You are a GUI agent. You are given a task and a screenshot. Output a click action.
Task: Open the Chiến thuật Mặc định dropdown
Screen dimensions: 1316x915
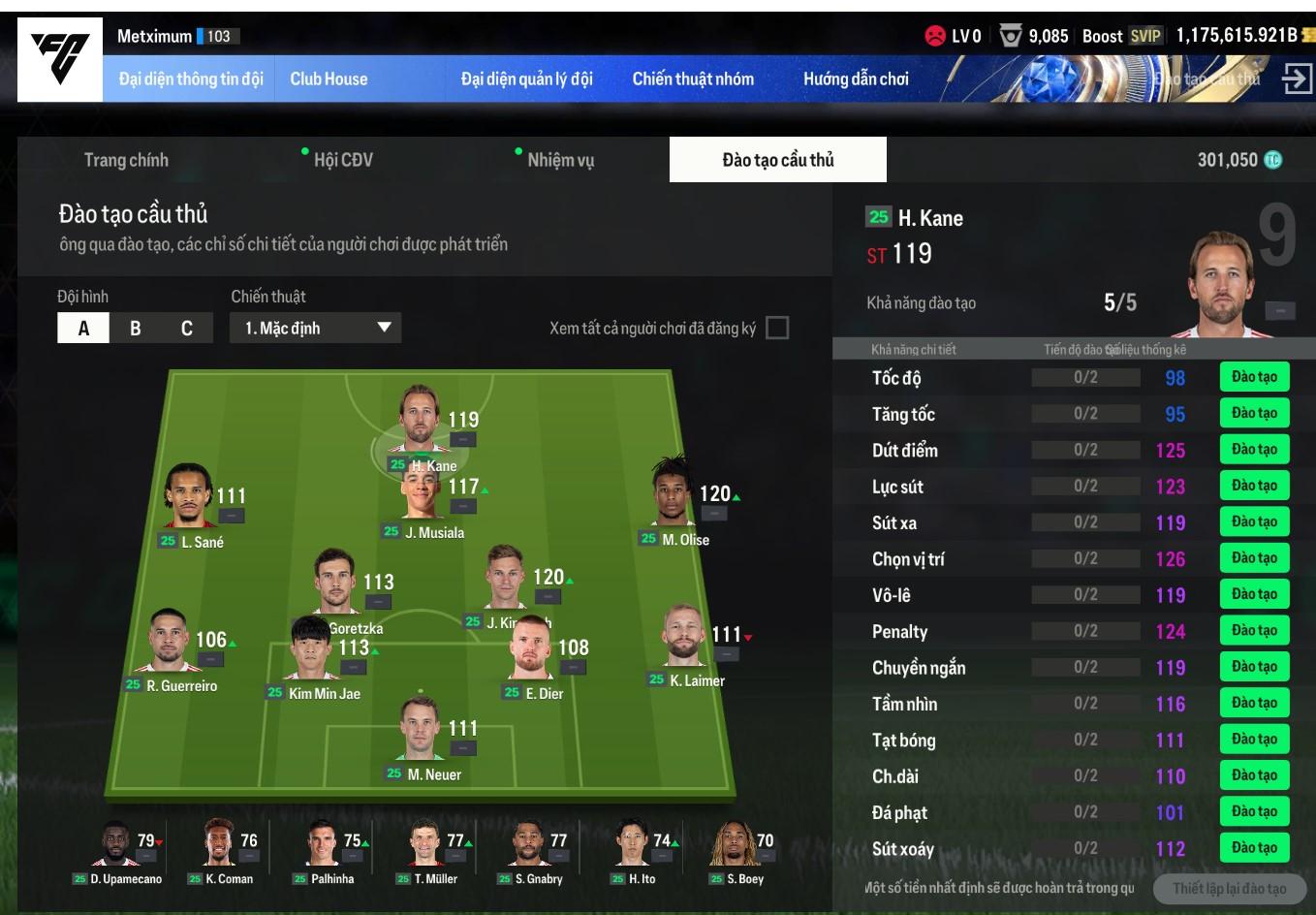click(316, 329)
